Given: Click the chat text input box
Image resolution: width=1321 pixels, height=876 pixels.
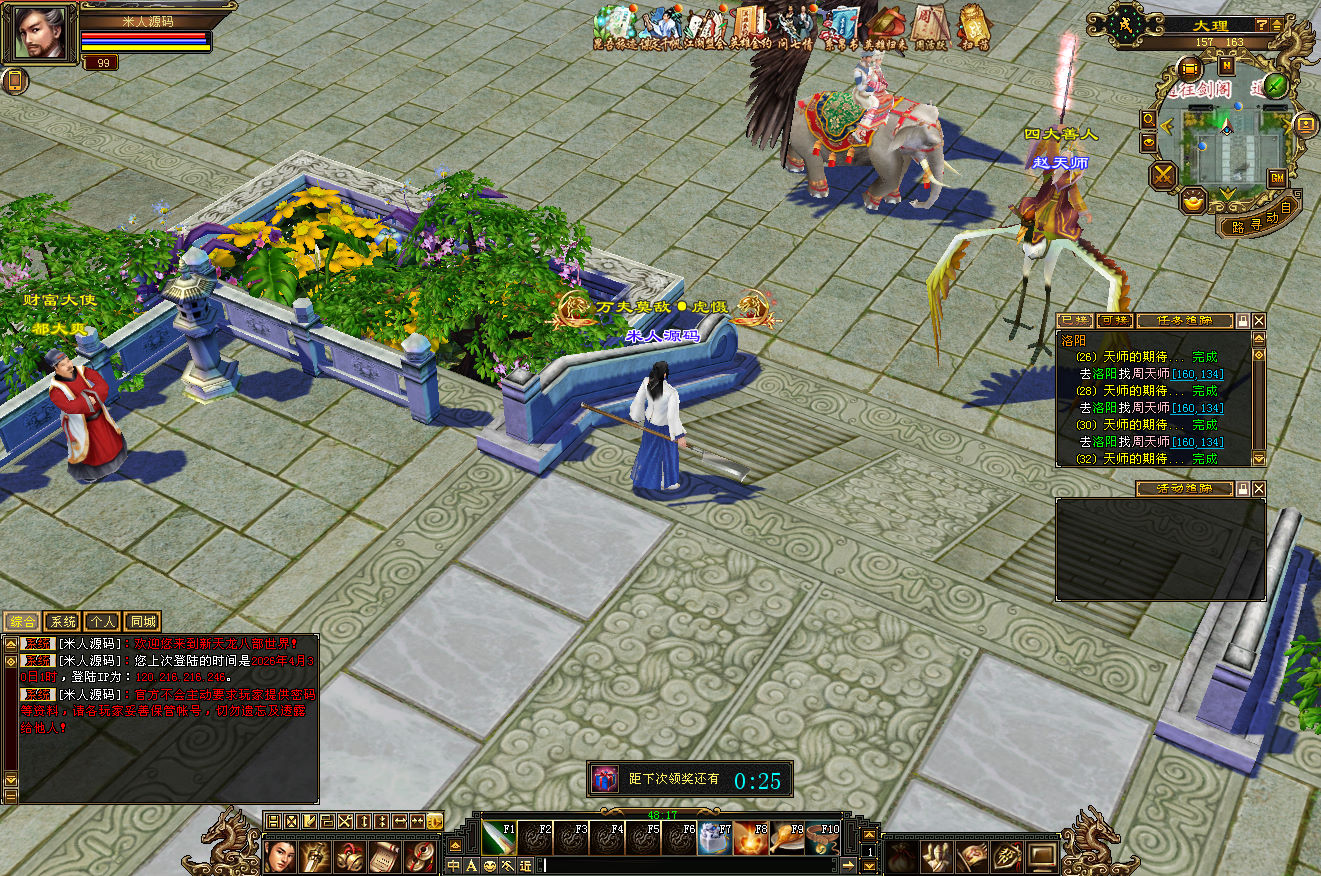Looking at the screenshot, I should [688, 865].
